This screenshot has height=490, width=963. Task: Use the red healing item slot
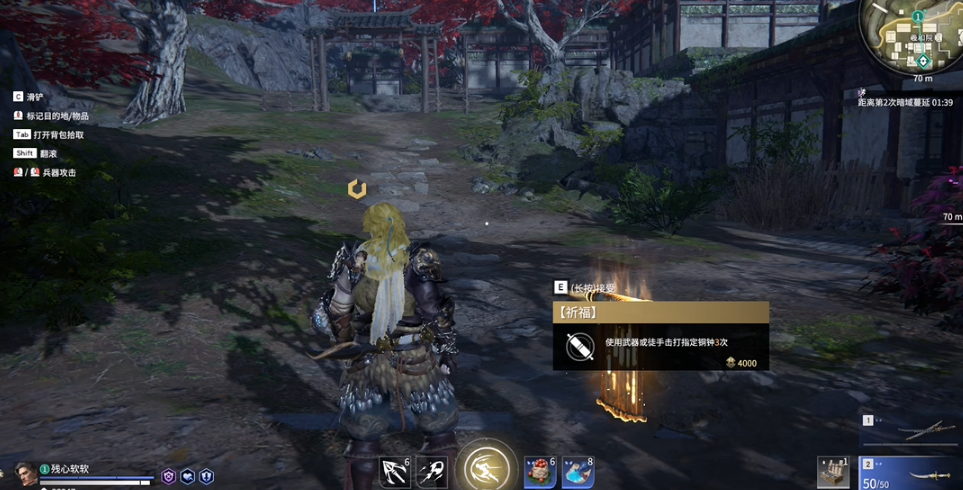540,472
